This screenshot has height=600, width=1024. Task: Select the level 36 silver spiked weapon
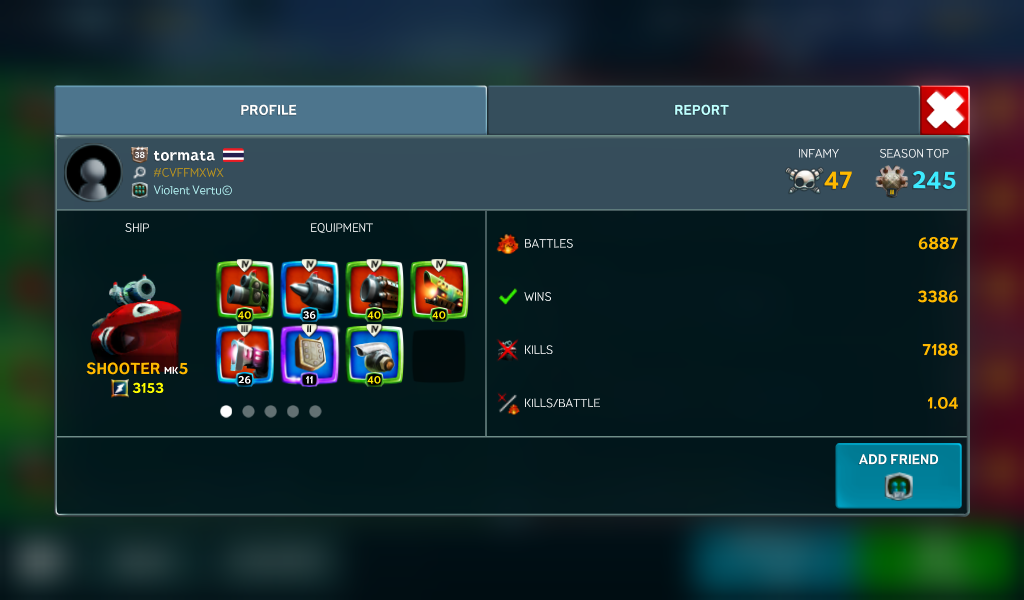(309, 290)
